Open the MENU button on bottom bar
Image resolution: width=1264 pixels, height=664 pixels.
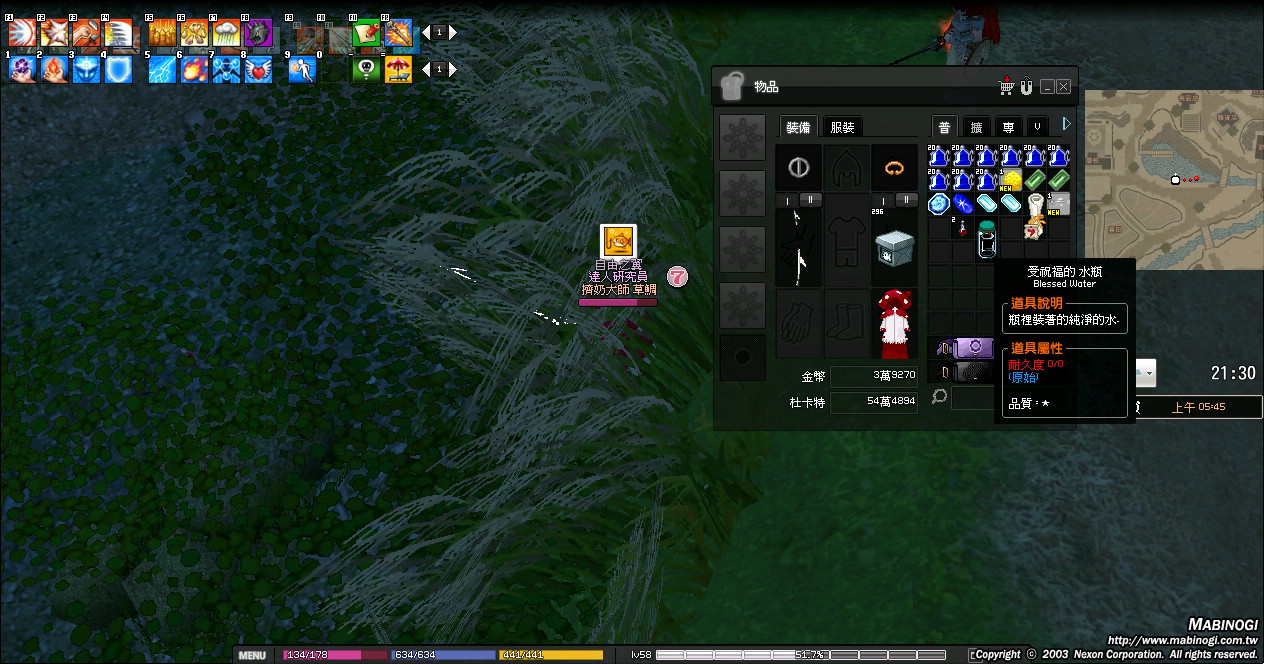[252, 656]
